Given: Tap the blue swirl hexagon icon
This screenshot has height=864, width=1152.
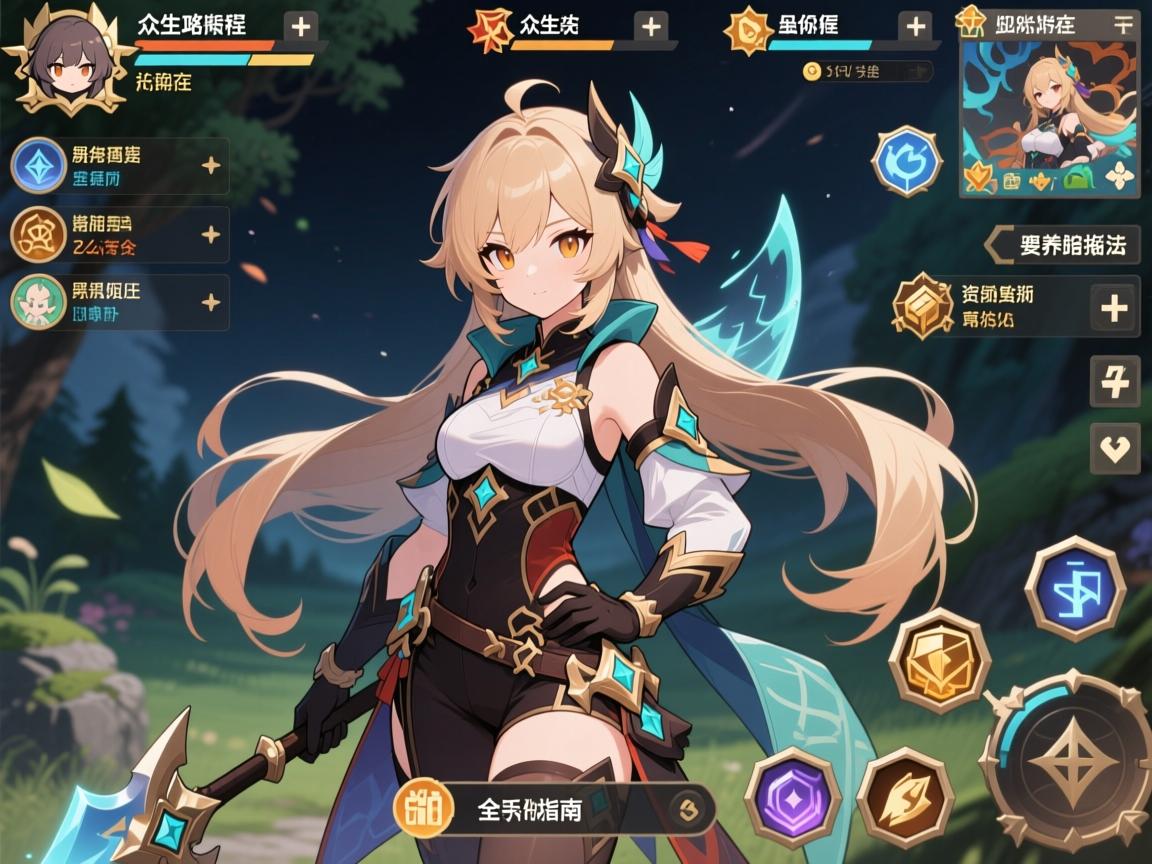Looking at the screenshot, I should pos(907,160).
